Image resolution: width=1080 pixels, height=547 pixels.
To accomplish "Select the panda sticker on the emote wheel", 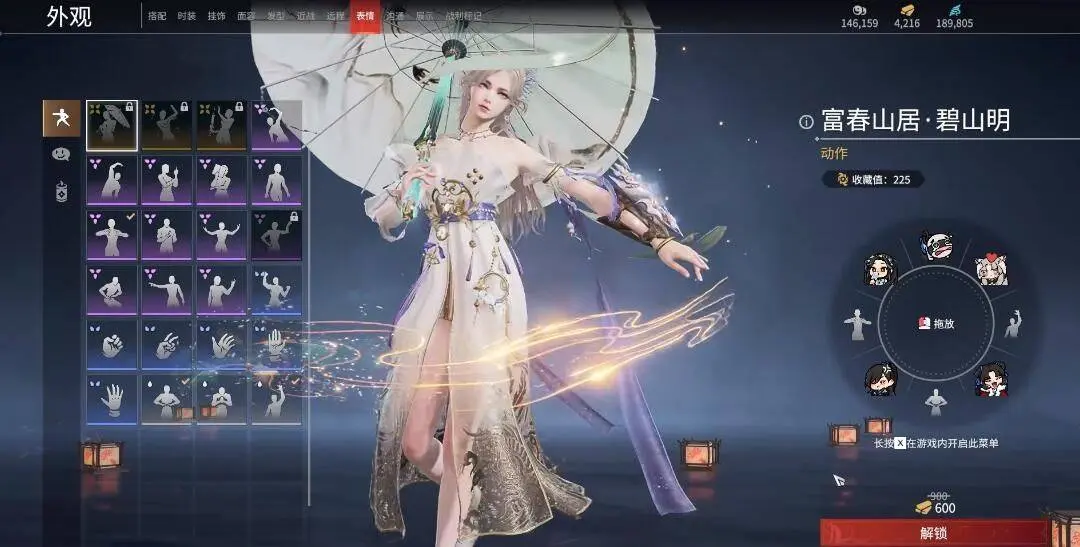I will pos(936,246).
